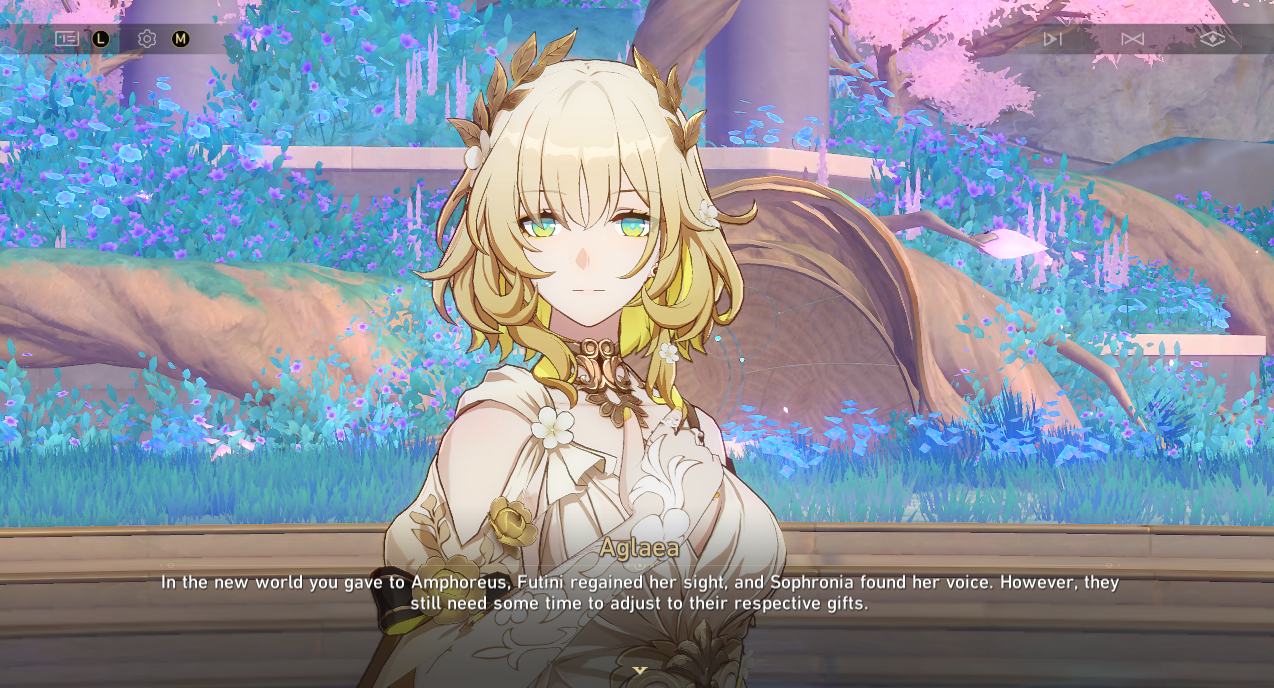Toggle auto-play with the play-bar icon
Screen dimensions: 1274x688
point(1052,39)
